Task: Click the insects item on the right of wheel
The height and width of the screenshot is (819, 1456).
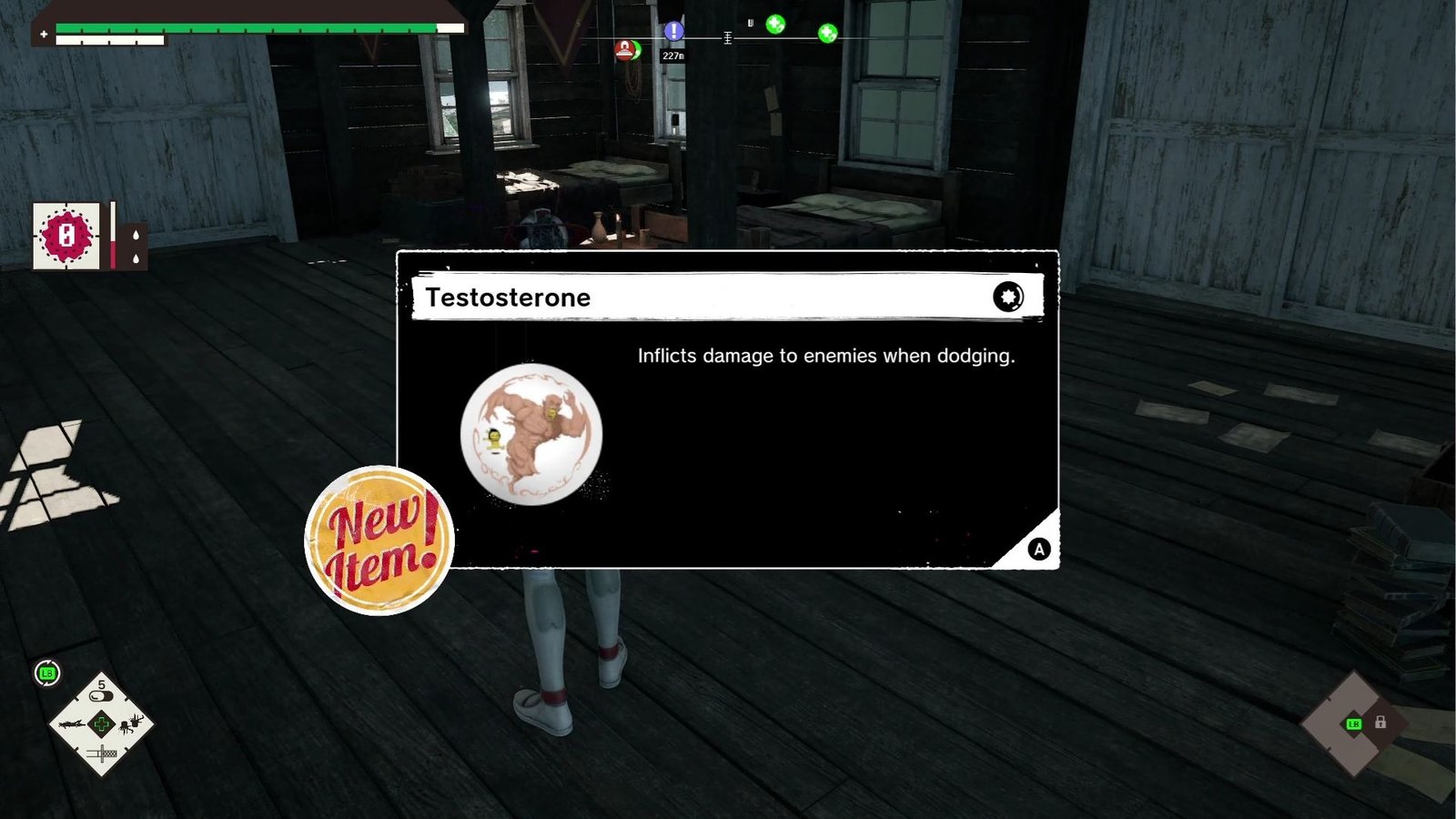Action: pos(130,724)
